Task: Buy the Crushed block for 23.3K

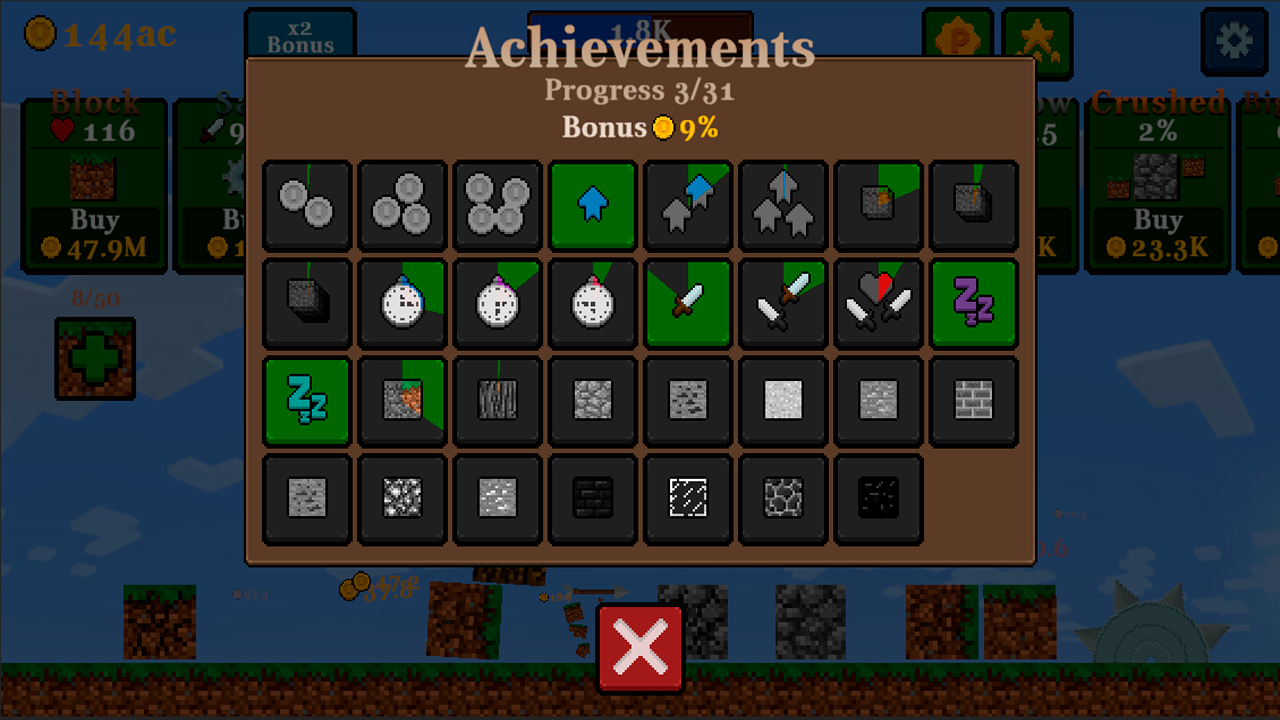Action: coord(1157,232)
